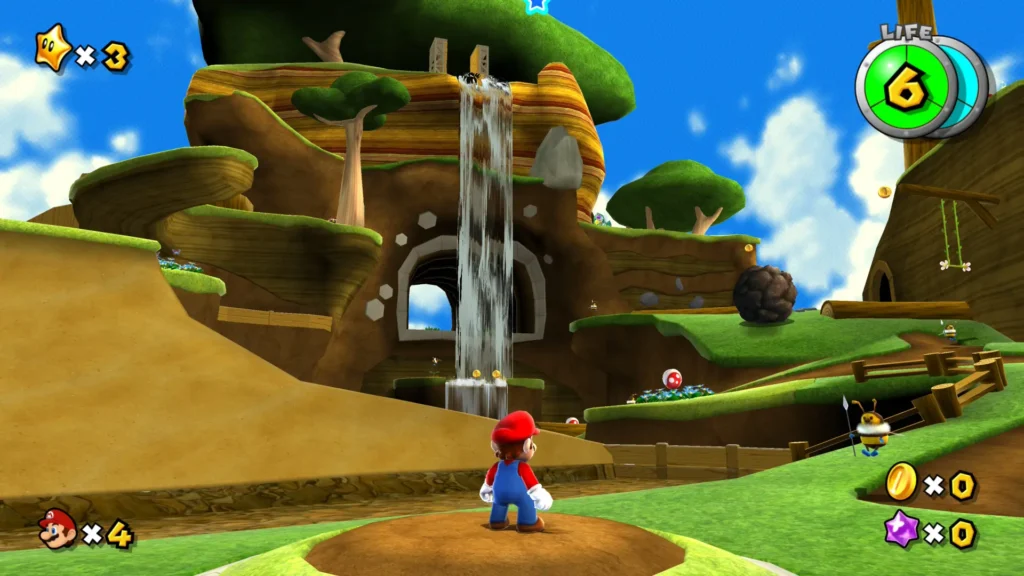Click the green Life meter gauge

906,87
